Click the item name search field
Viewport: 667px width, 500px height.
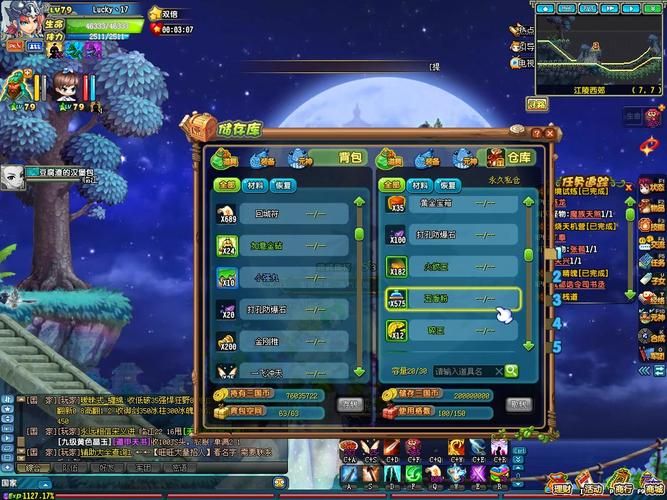[466, 371]
